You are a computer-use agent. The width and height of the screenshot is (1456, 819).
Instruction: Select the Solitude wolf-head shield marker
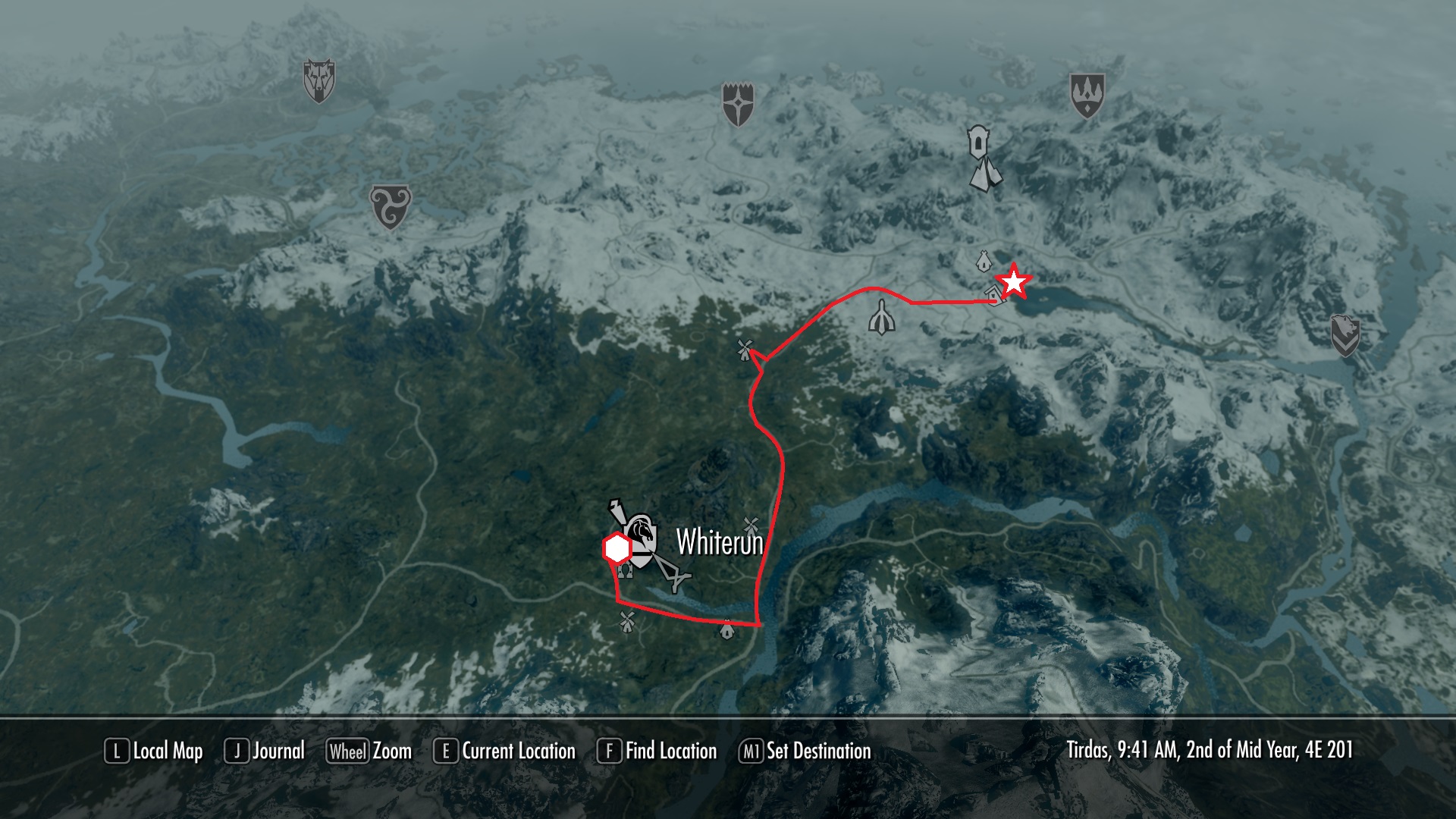319,80
